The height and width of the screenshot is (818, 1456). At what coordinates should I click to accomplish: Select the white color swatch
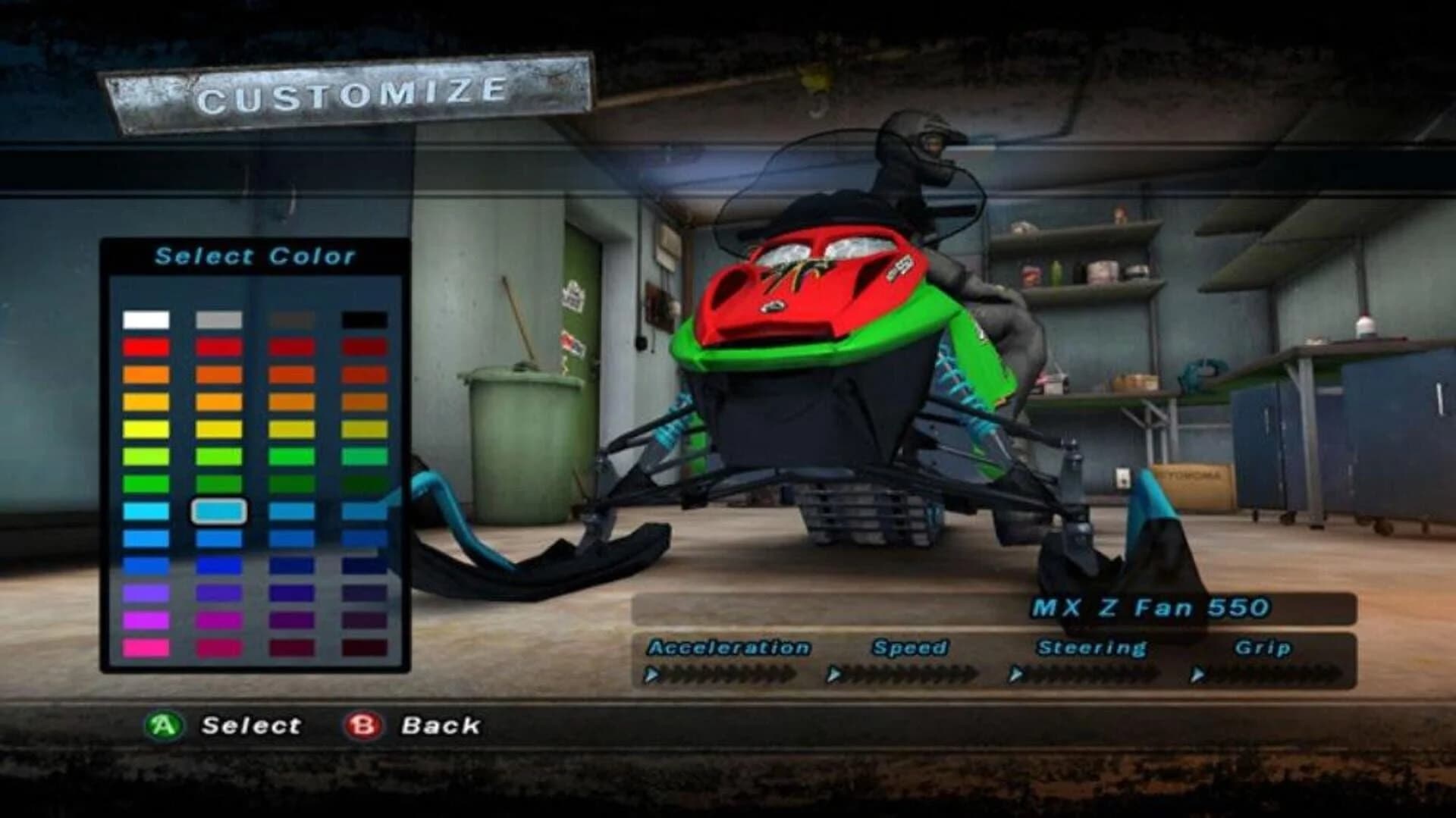[146, 319]
